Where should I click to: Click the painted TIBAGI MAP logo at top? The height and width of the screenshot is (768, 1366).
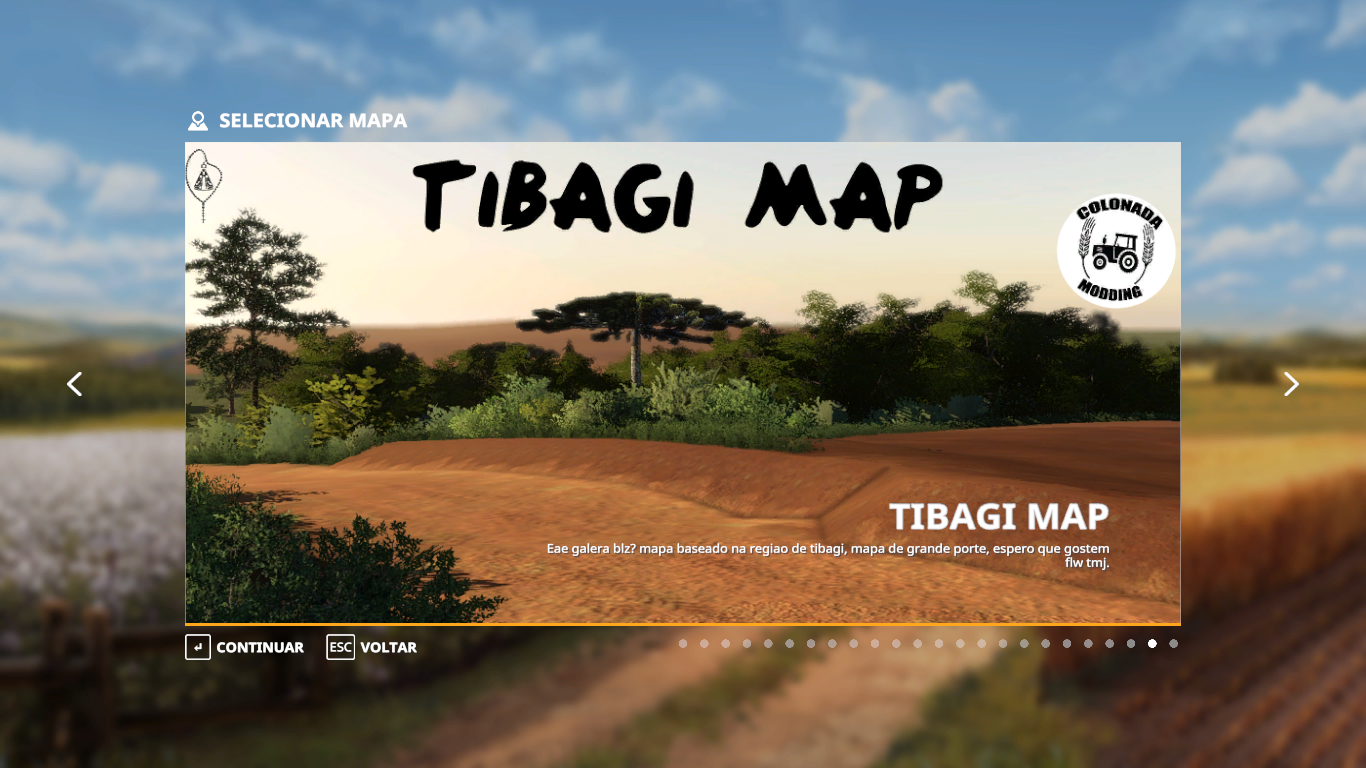pos(678,197)
